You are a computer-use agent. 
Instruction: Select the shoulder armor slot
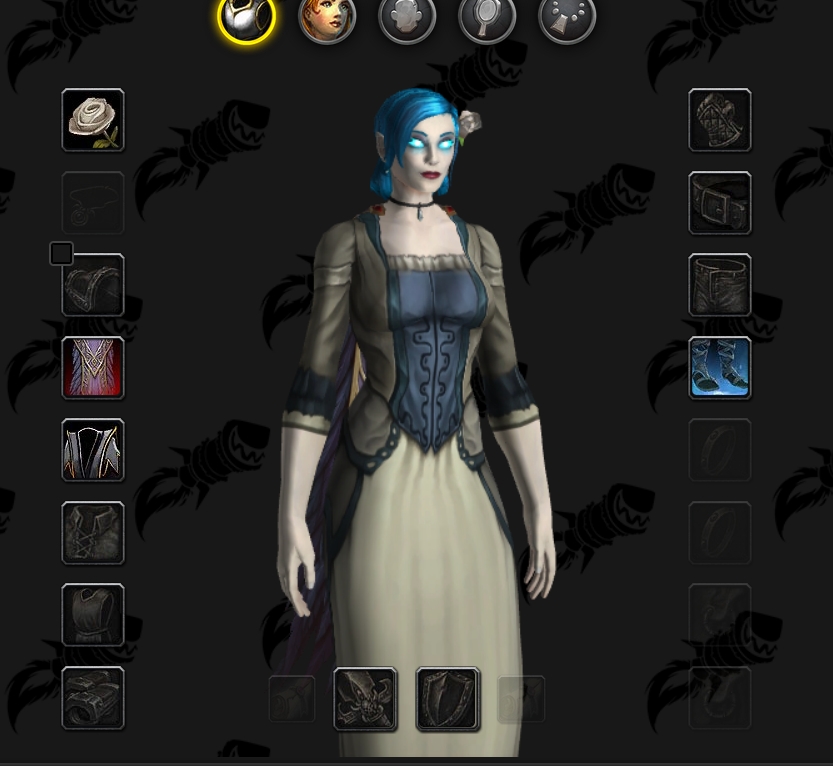(93, 285)
